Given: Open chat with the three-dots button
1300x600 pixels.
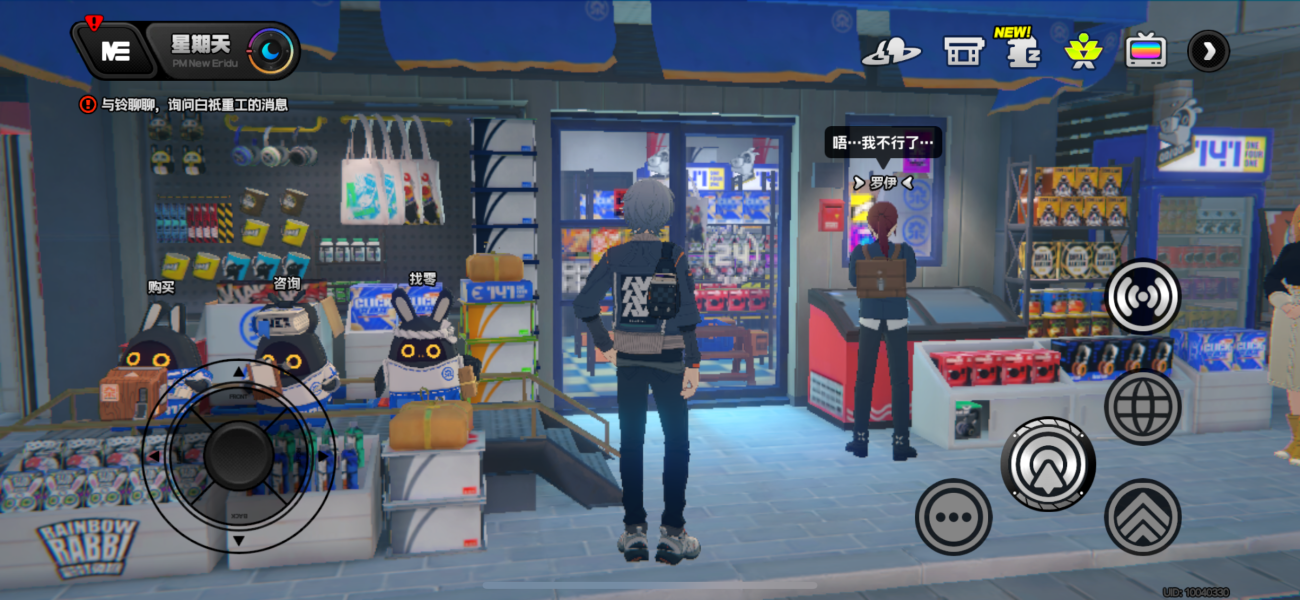Looking at the screenshot, I should (953, 517).
